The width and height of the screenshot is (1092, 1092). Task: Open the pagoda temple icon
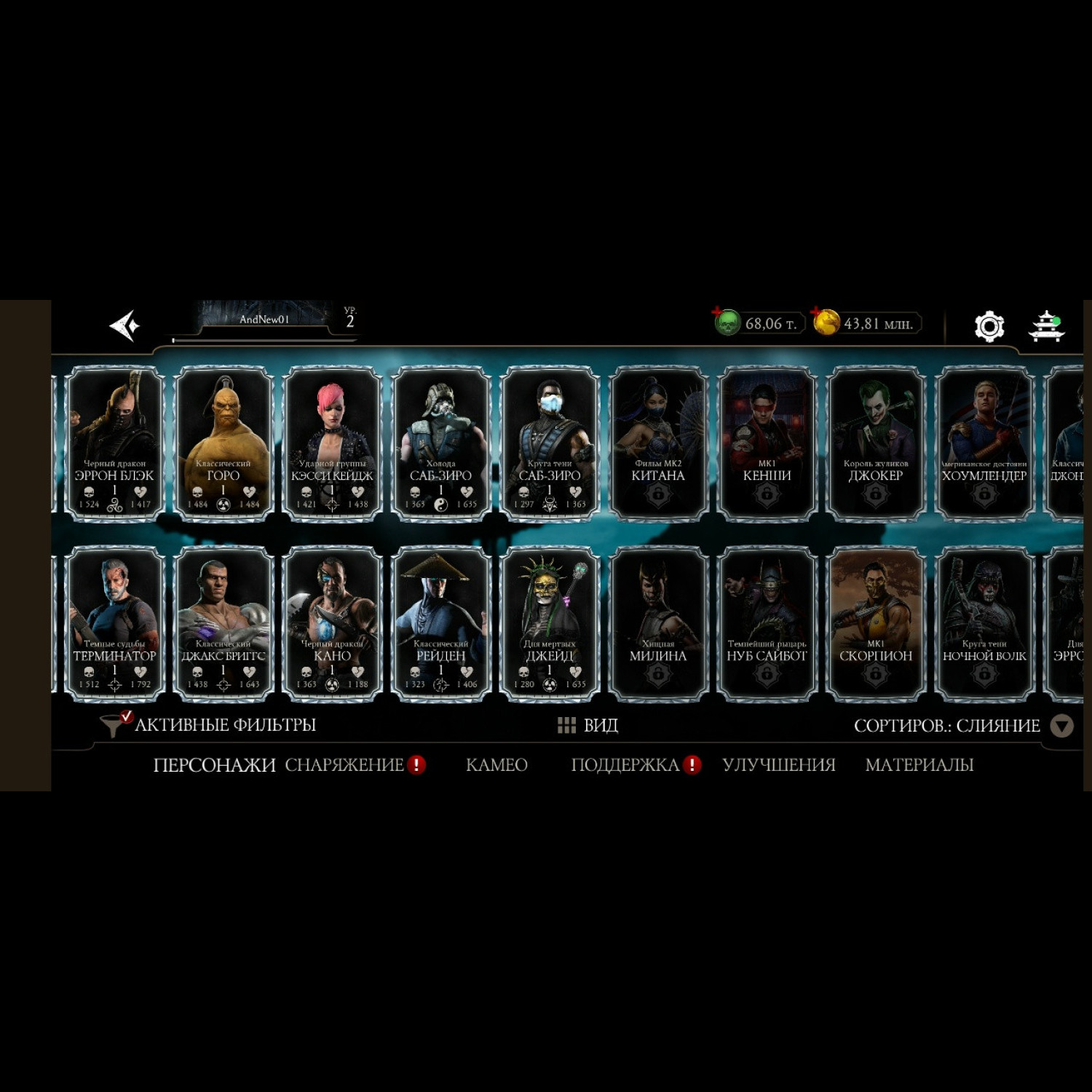[1046, 325]
